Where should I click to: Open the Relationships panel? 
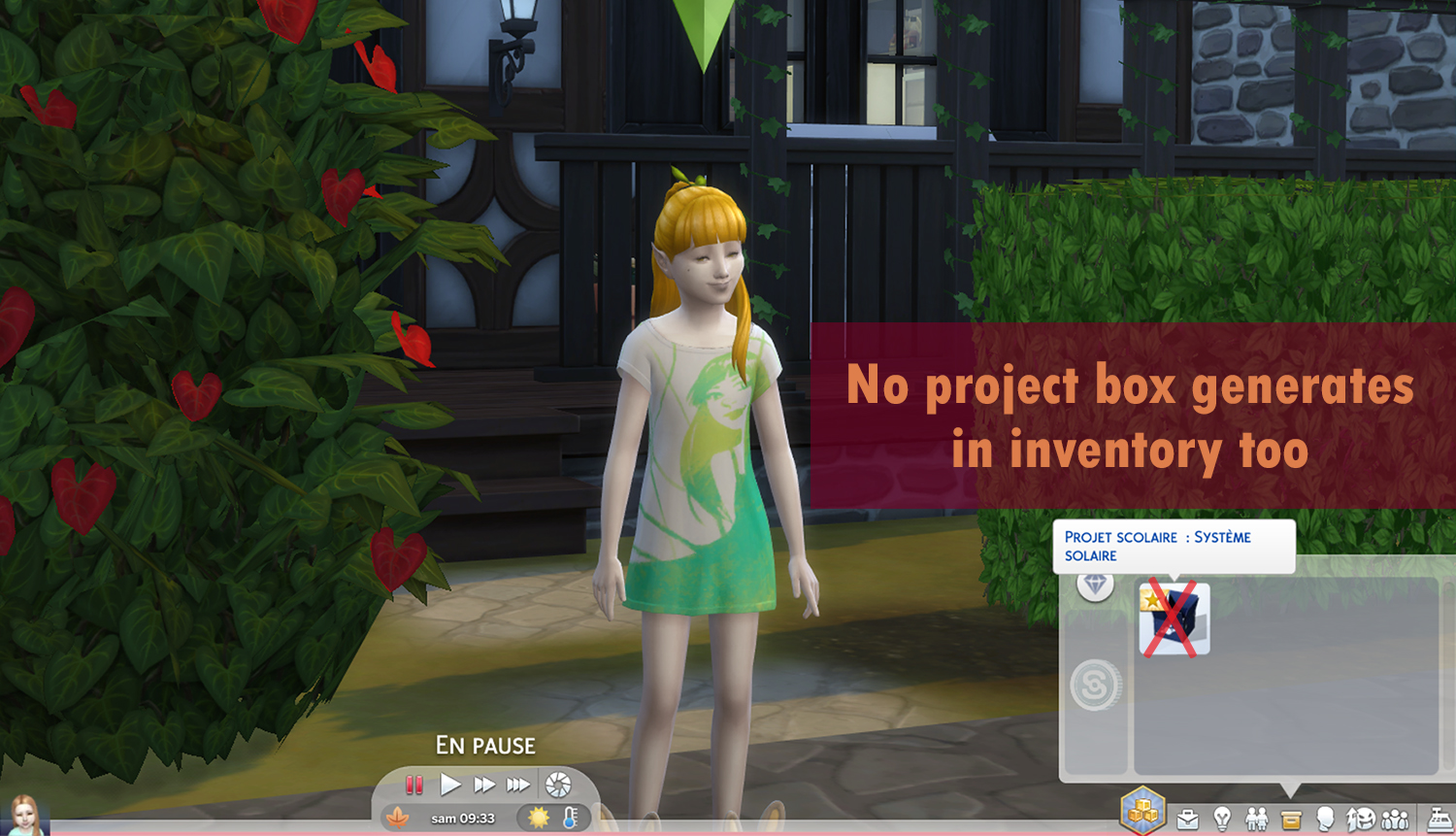pos(1259,819)
